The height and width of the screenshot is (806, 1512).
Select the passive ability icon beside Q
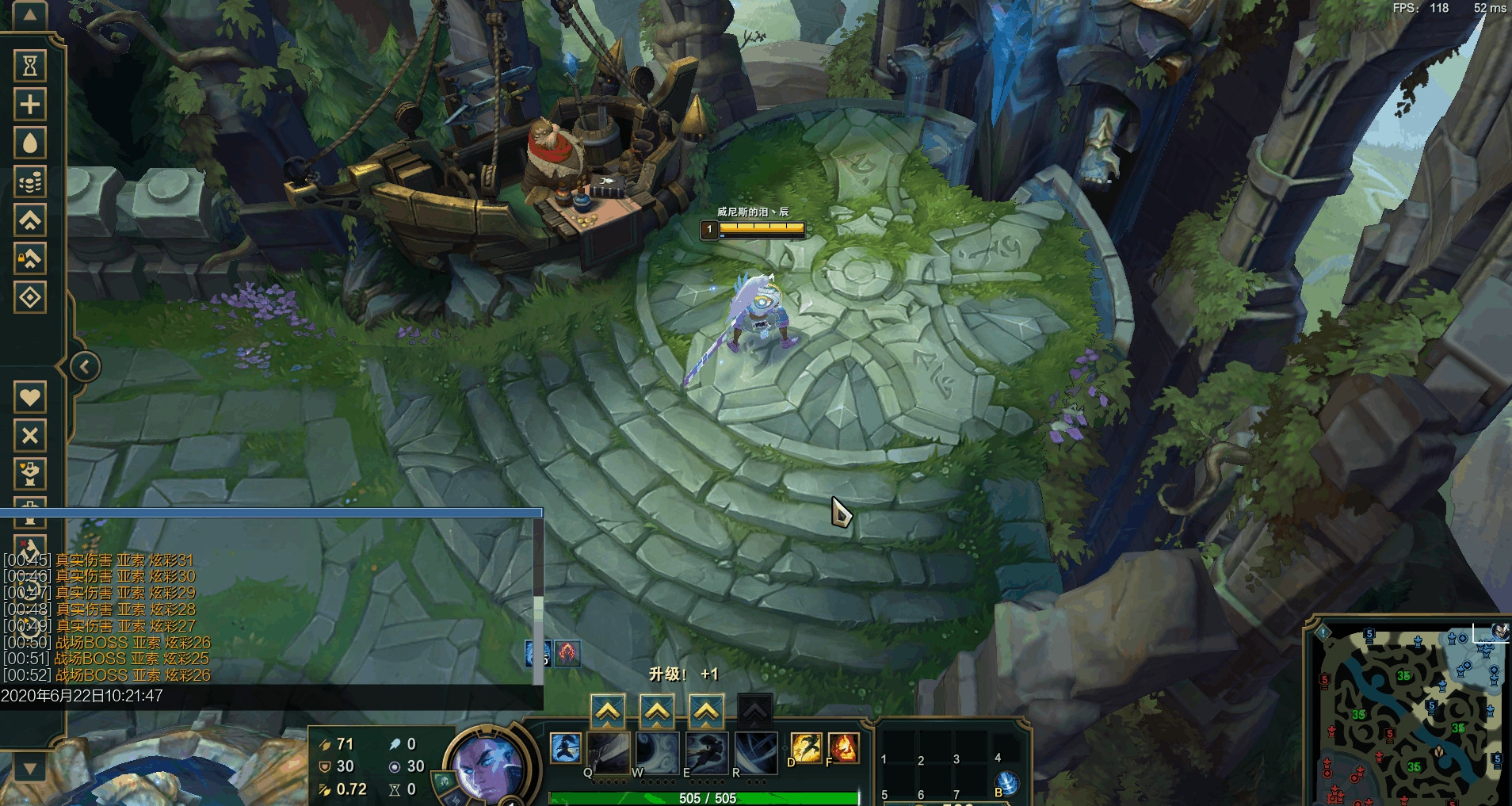tap(566, 749)
